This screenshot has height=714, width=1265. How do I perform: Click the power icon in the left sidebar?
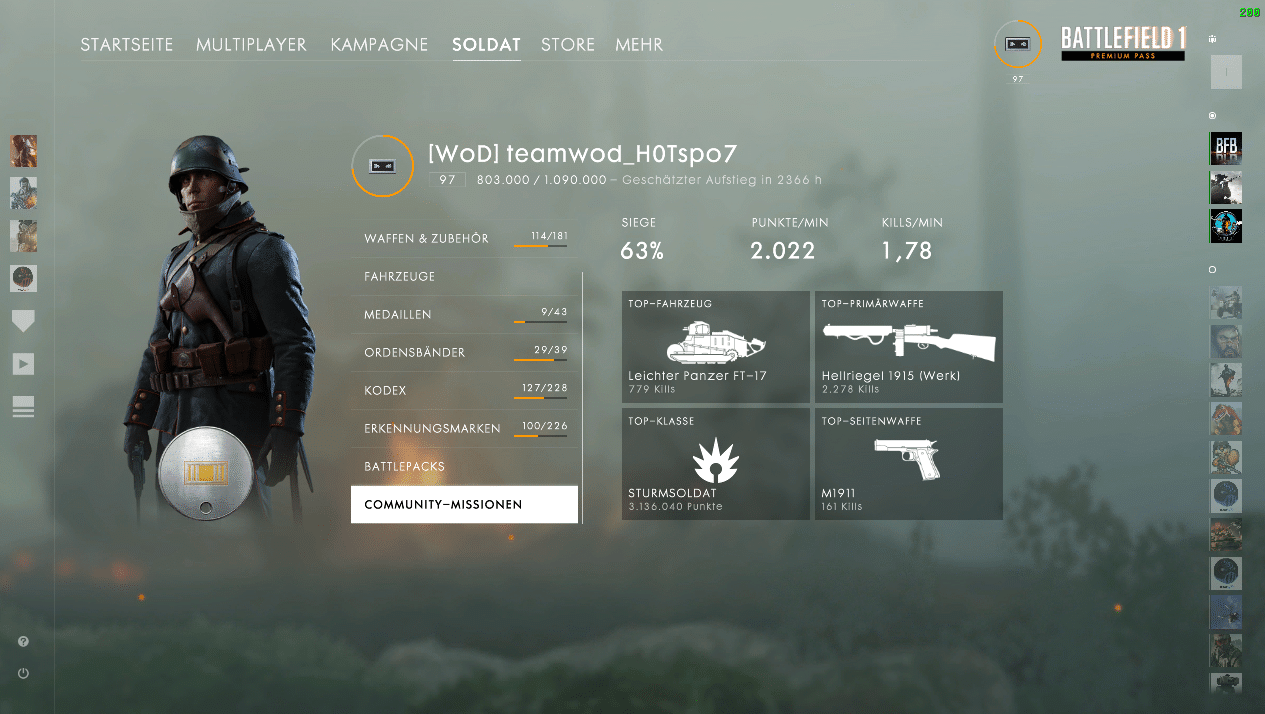click(x=23, y=673)
